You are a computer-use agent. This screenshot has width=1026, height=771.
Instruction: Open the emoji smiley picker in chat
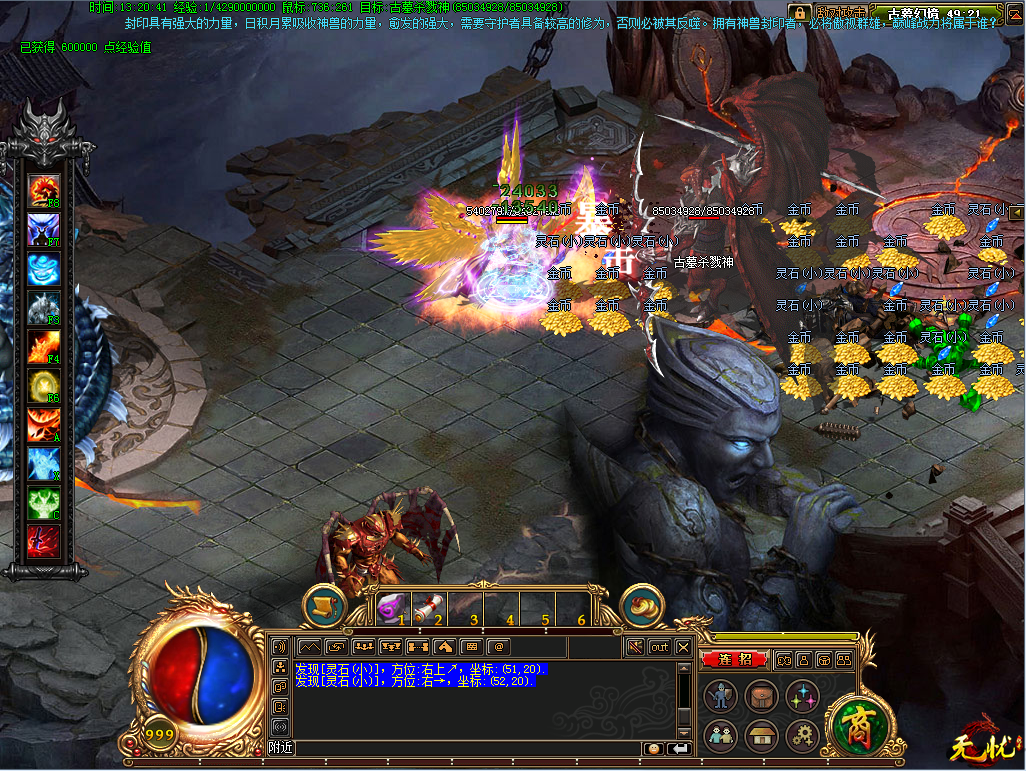point(653,748)
